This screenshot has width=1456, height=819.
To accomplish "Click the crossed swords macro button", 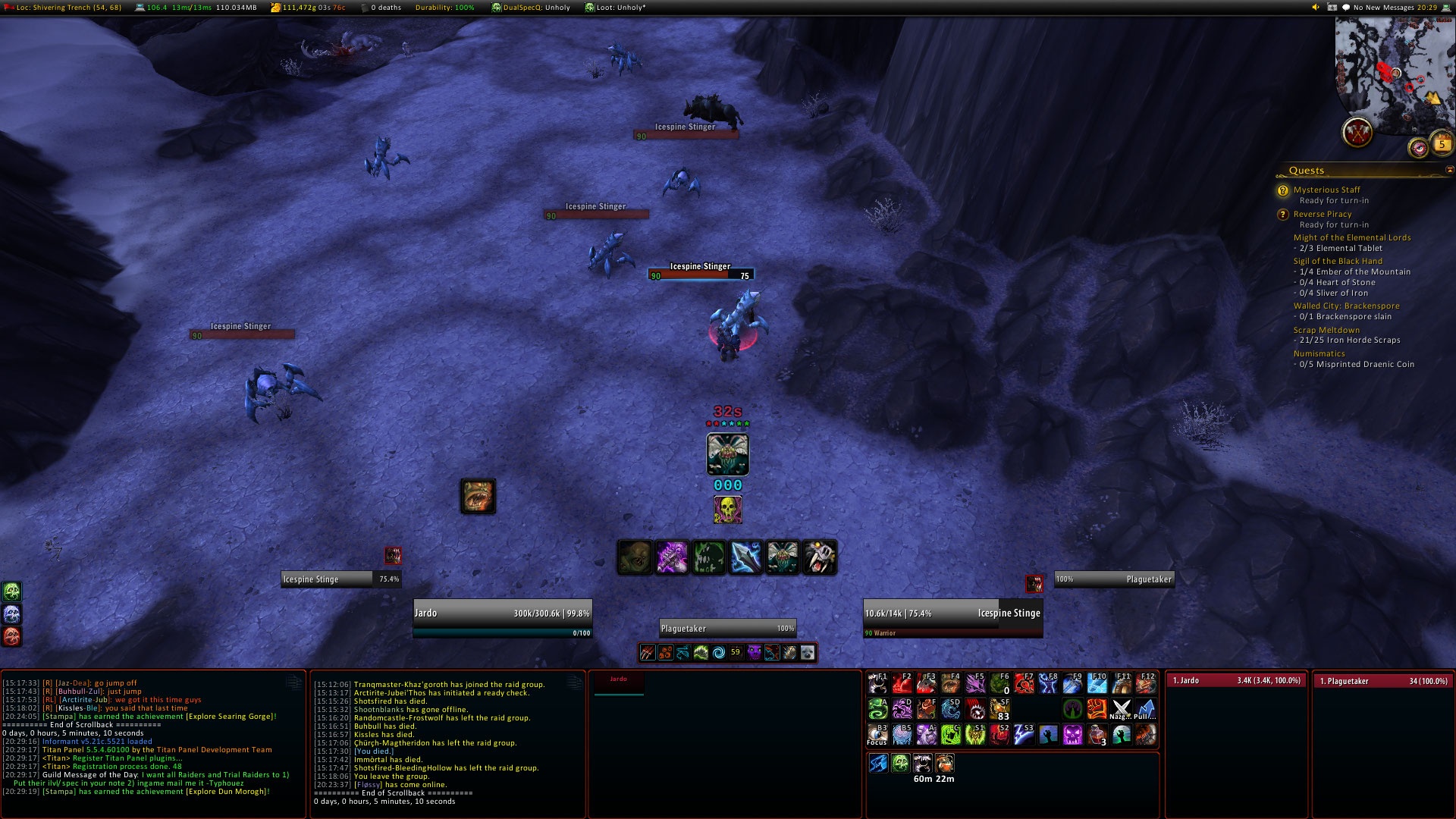I will point(1121,709).
